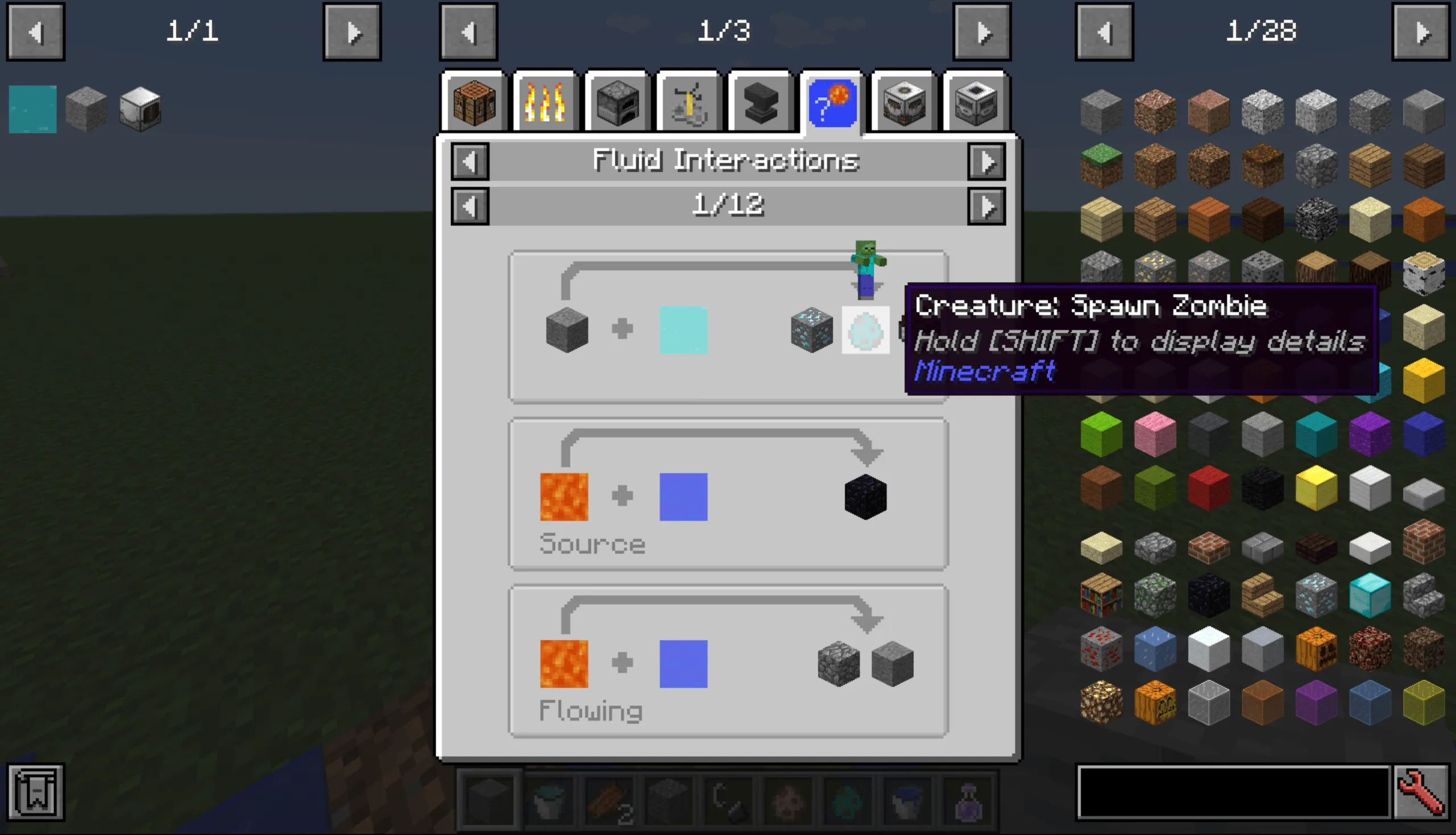Select the blue question mark info tab
Image resolution: width=1456 pixels, height=835 pixels.
[832, 102]
